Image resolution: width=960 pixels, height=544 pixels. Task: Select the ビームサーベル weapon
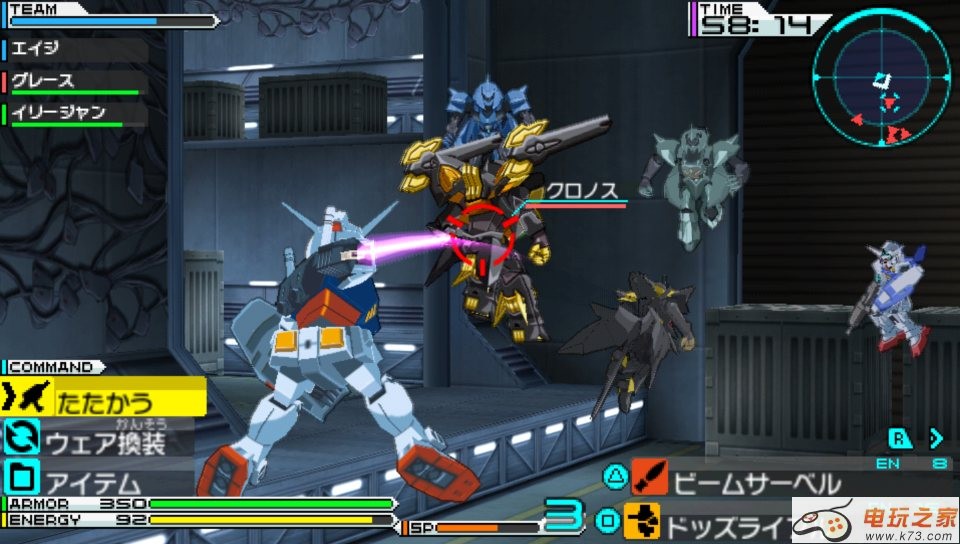coord(740,484)
